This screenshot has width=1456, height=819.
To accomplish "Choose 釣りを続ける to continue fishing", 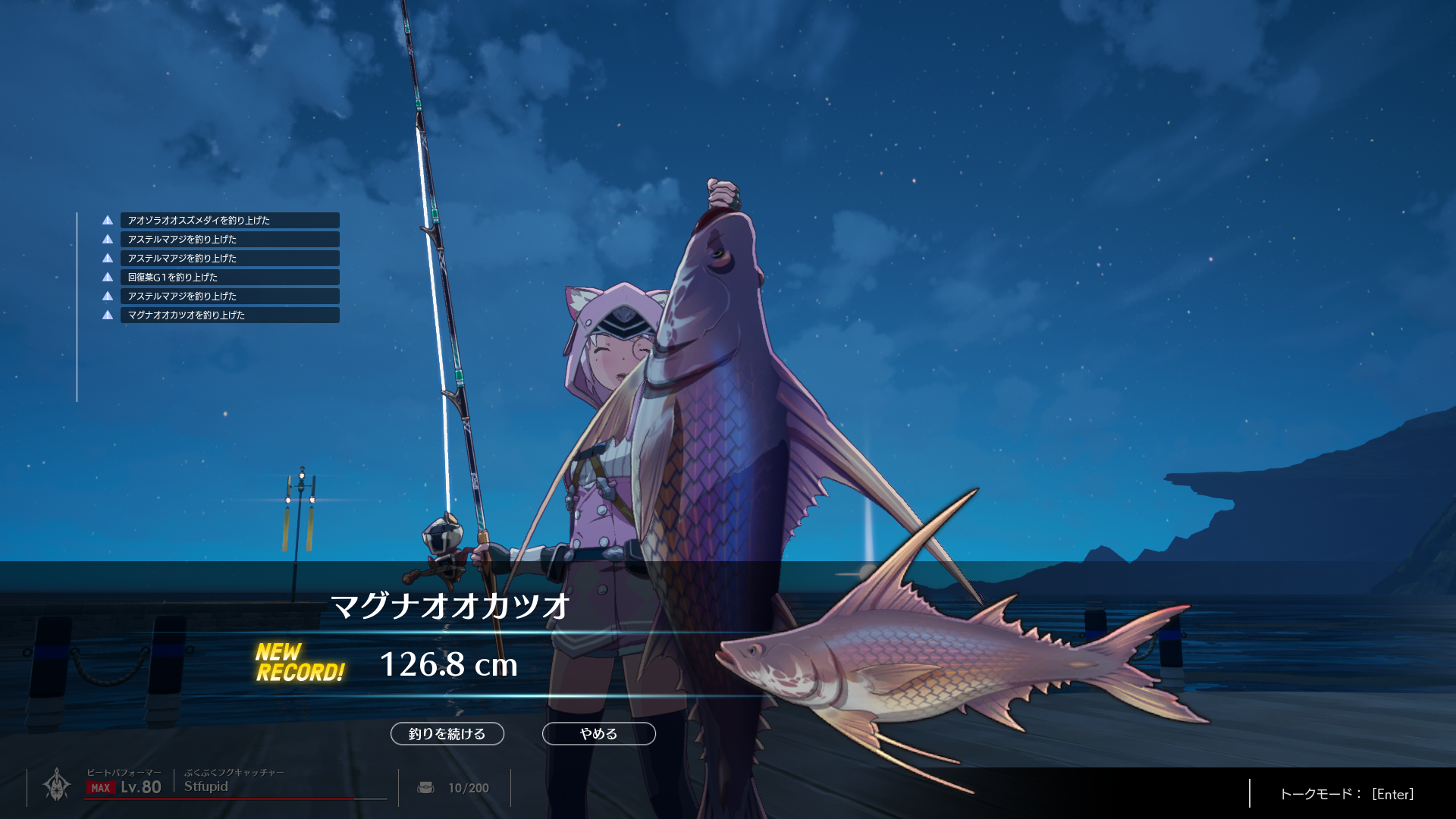I will (447, 733).
